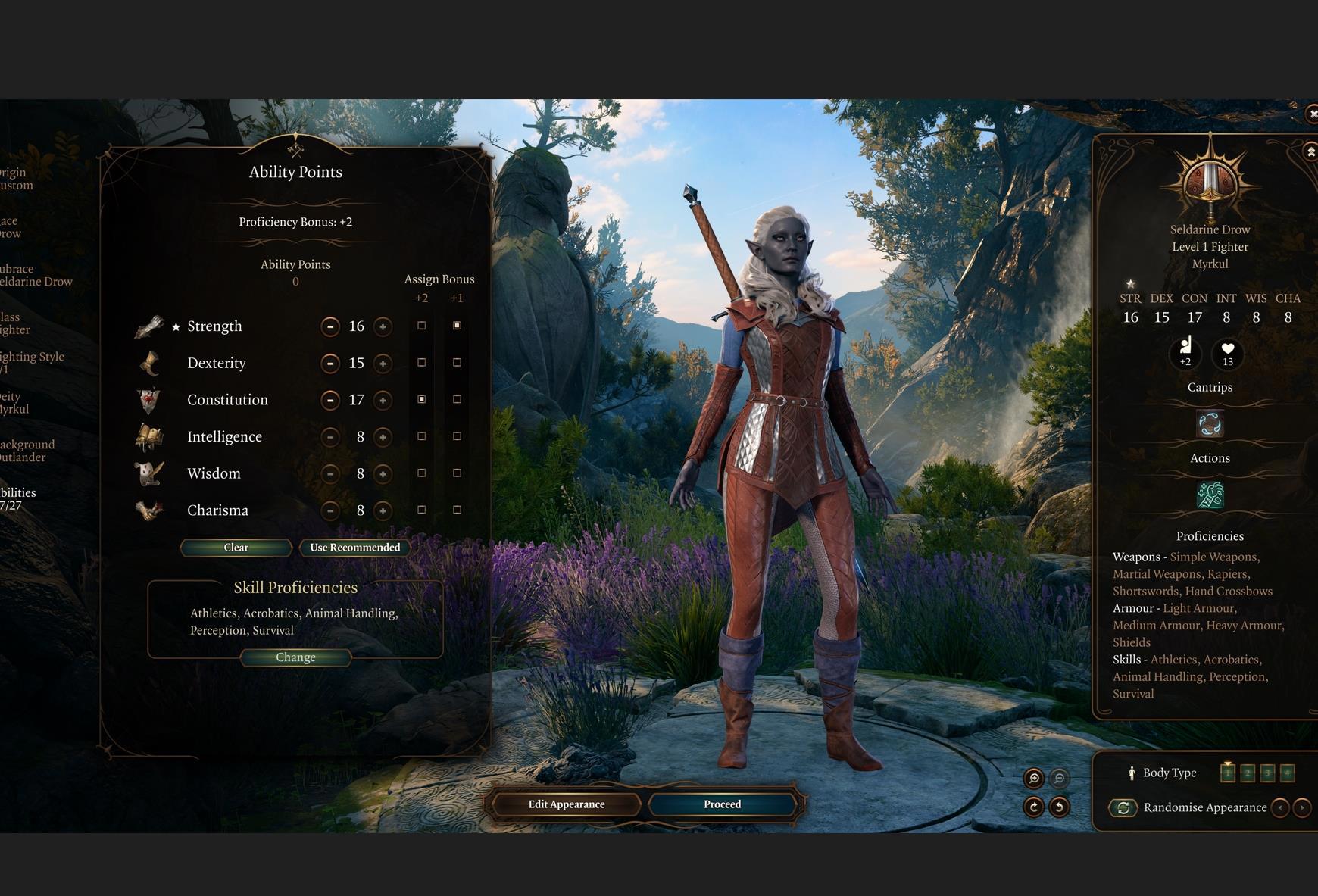Randomise the character's appearance
This screenshot has height=896, width=1318.
coord(1123,808)
